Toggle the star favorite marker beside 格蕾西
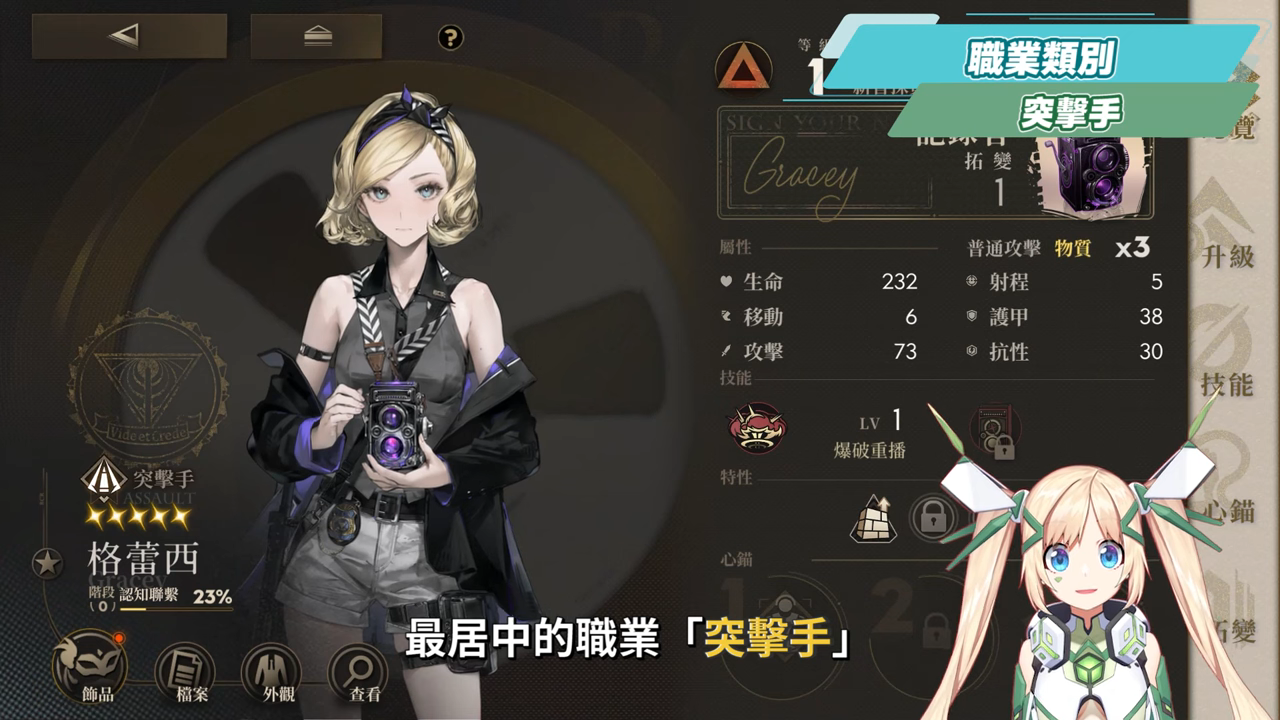 pyautogui.click(x=47, y=564)
